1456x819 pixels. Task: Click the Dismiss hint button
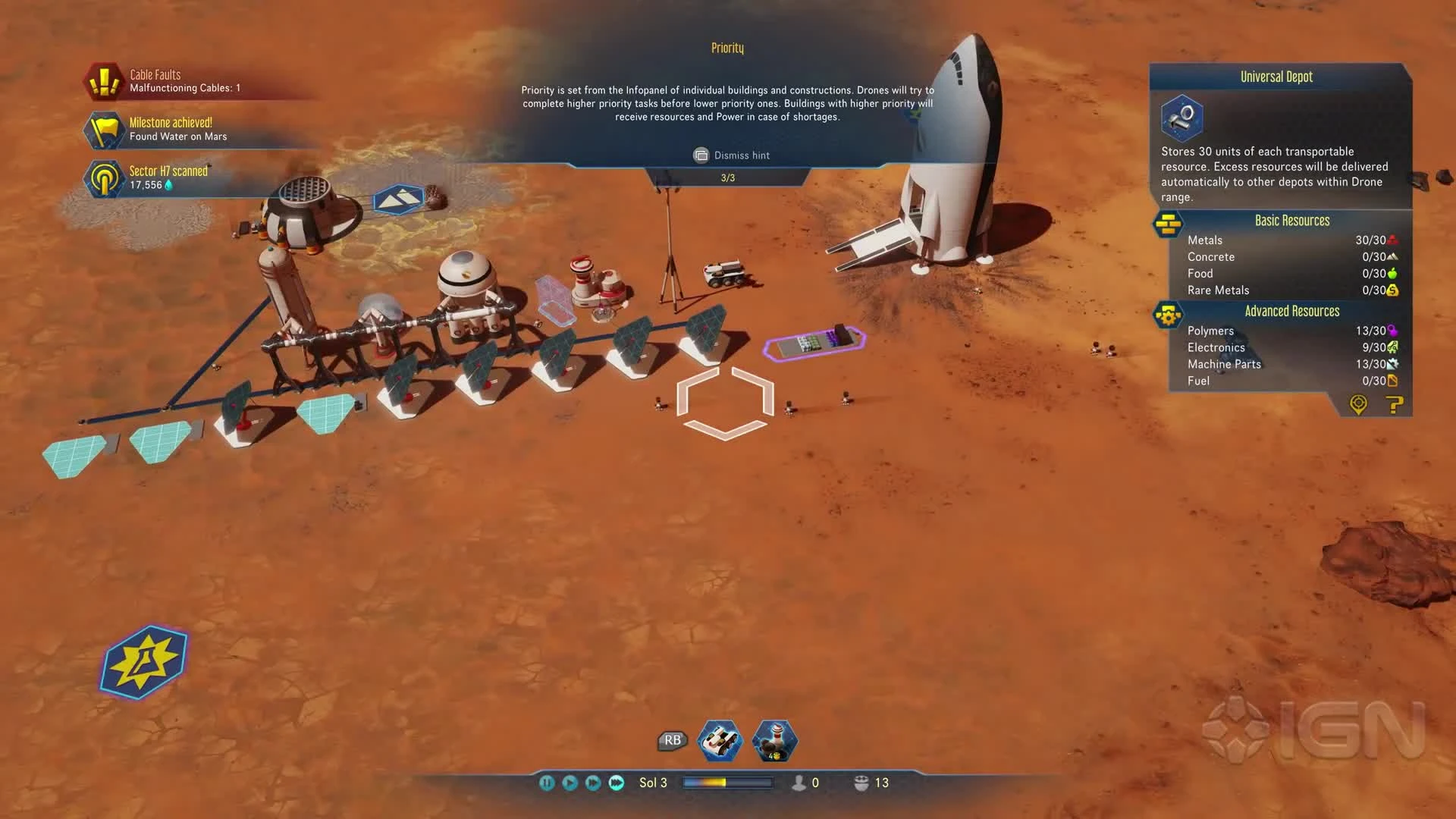730,155
